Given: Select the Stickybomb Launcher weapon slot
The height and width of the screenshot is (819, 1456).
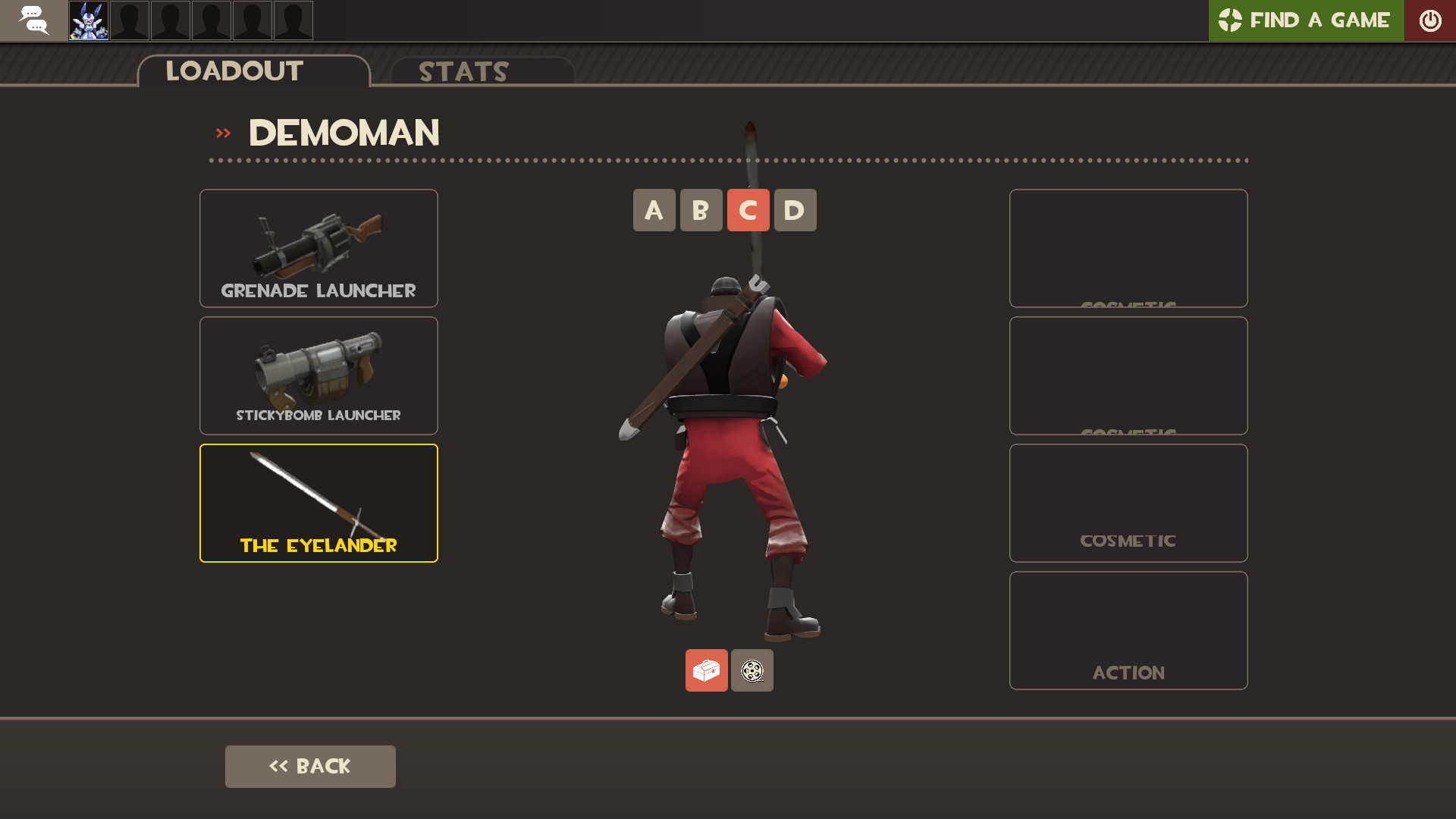Looking at the screenshot, I should point(318,375).
